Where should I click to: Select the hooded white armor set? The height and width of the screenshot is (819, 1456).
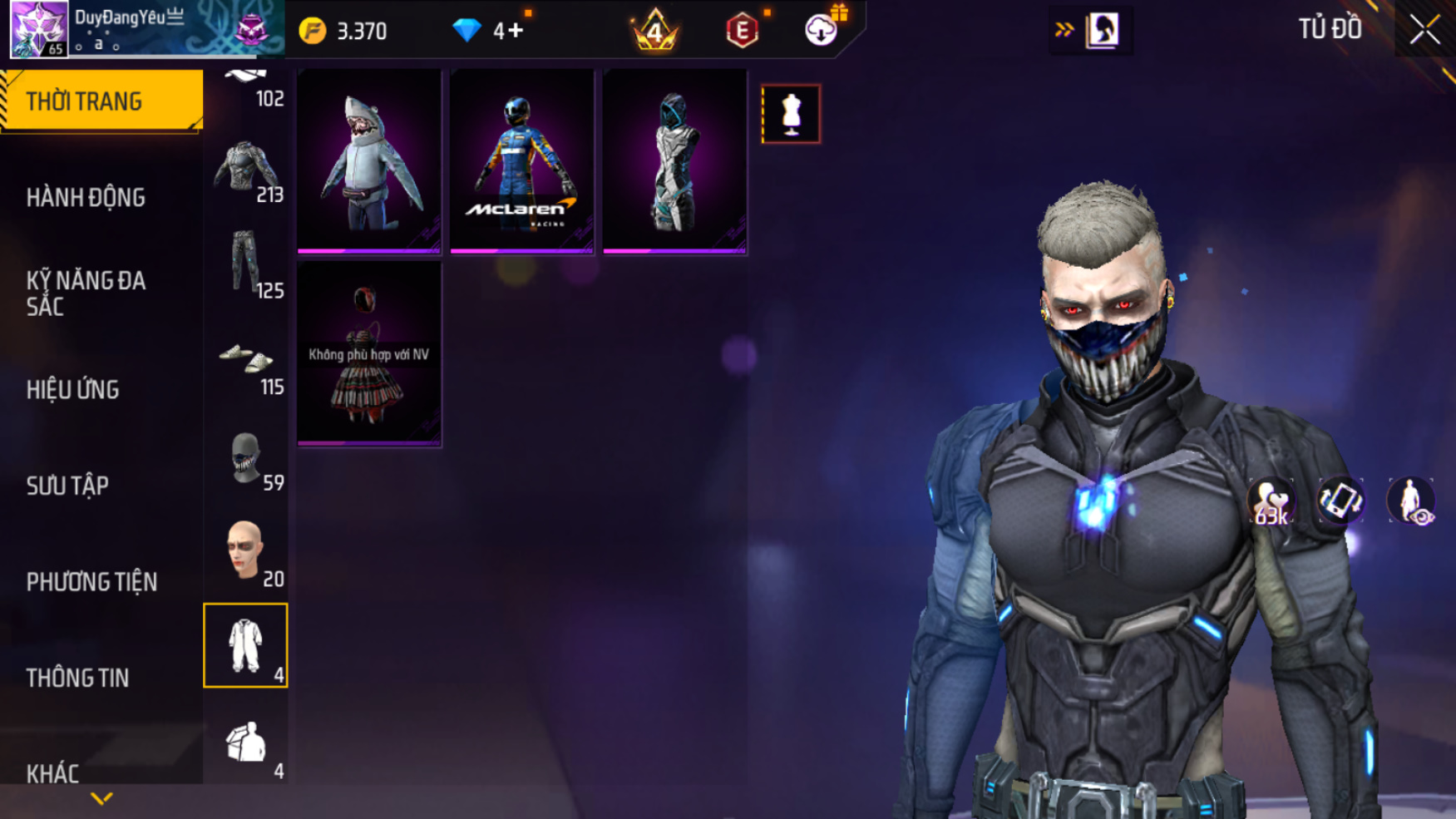tap(674, 160)
